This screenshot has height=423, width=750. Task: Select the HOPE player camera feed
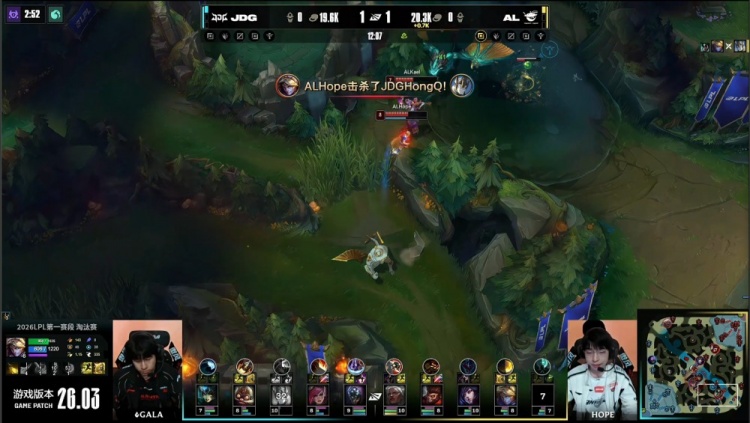(601, 368)
